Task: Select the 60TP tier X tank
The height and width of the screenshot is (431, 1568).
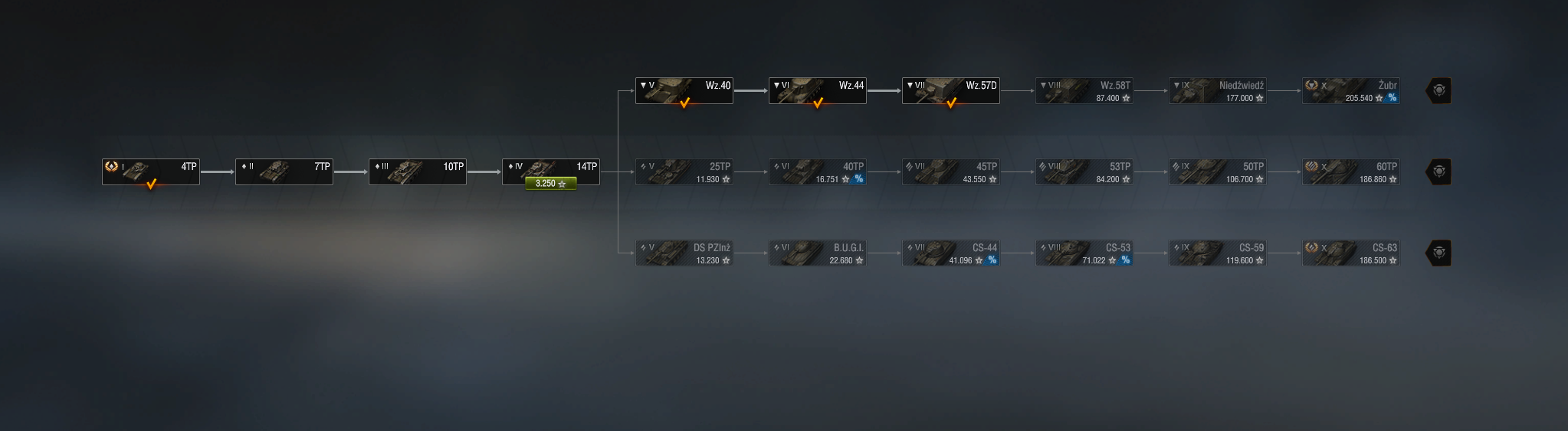Action: 1351,171
